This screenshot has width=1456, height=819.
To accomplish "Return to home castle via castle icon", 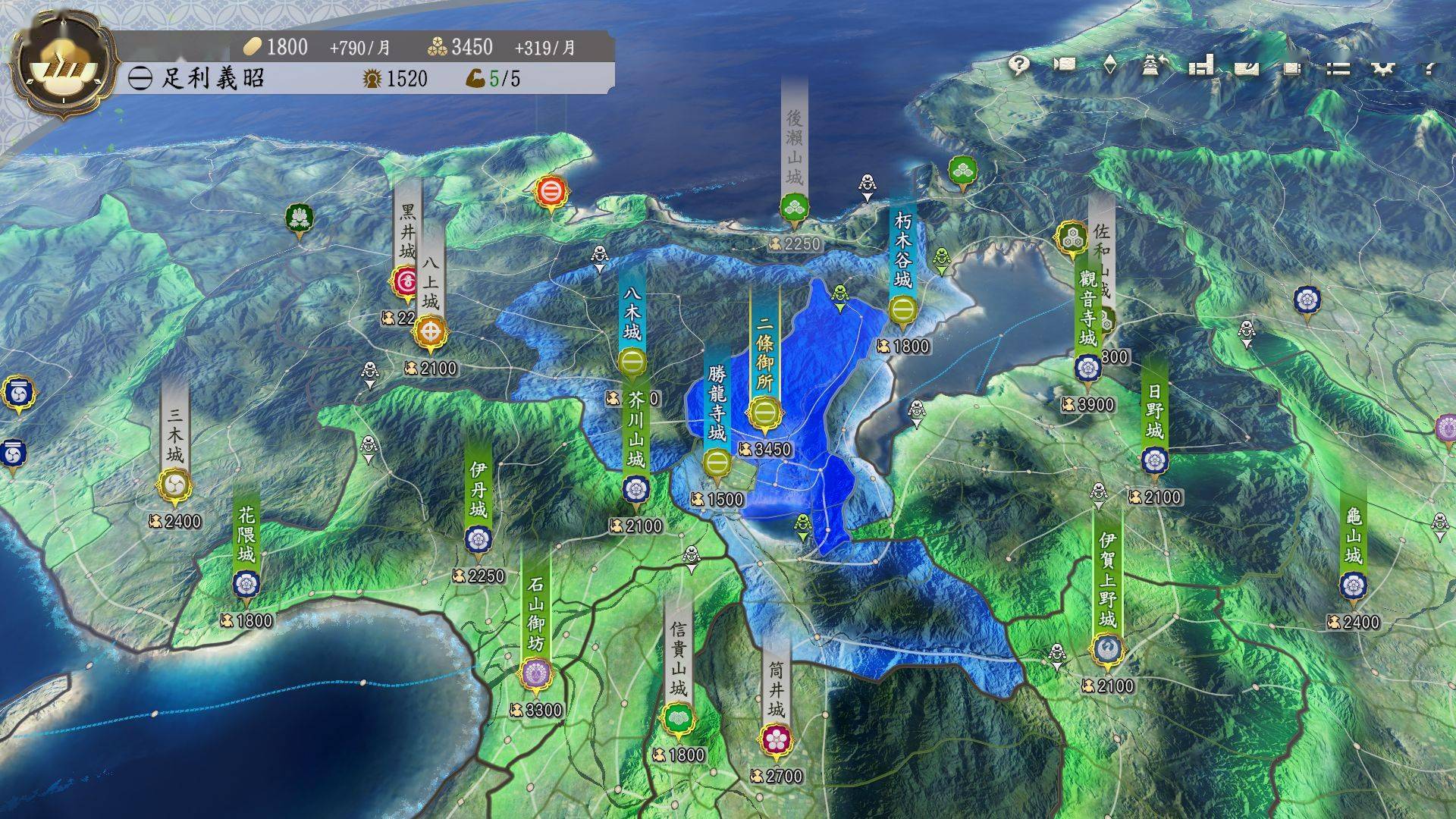I will [x=1152, y=66].
